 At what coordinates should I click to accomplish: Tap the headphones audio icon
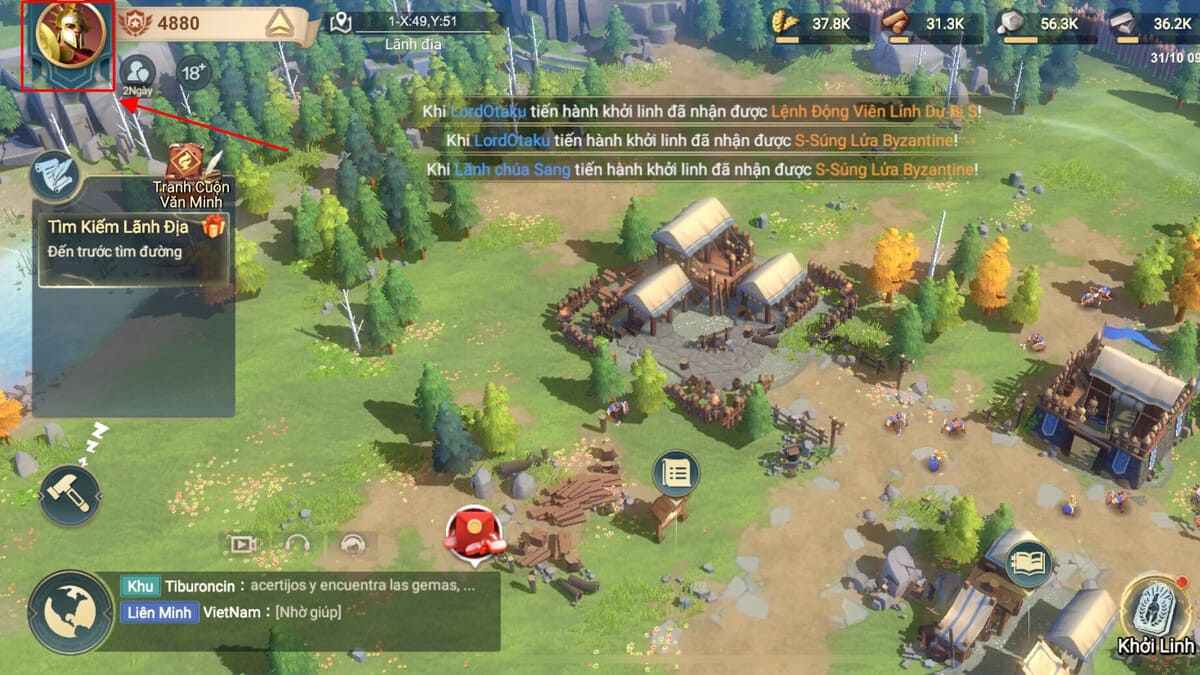click(x=297, y=544)
